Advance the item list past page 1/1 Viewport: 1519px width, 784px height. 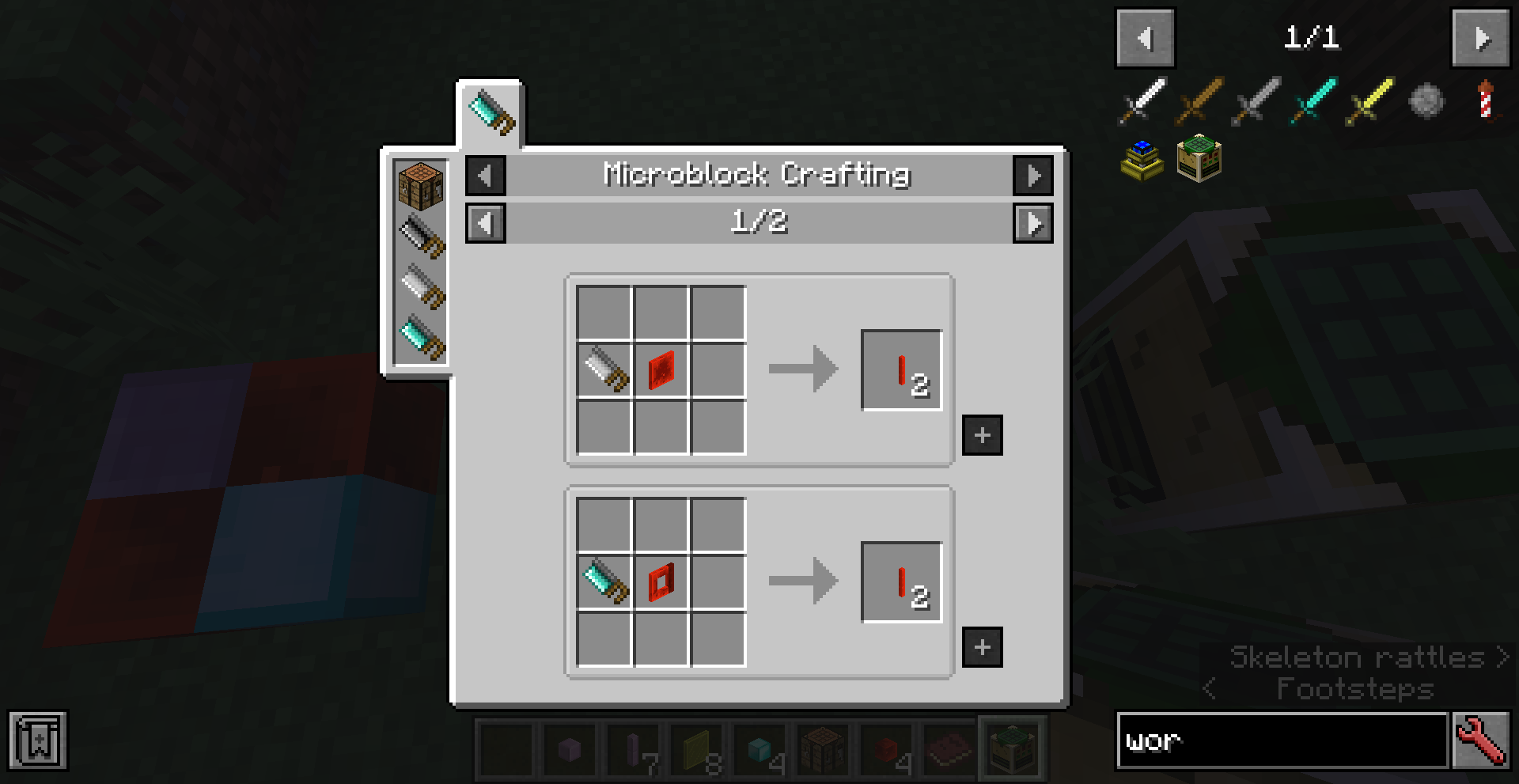pos(1481,37)
